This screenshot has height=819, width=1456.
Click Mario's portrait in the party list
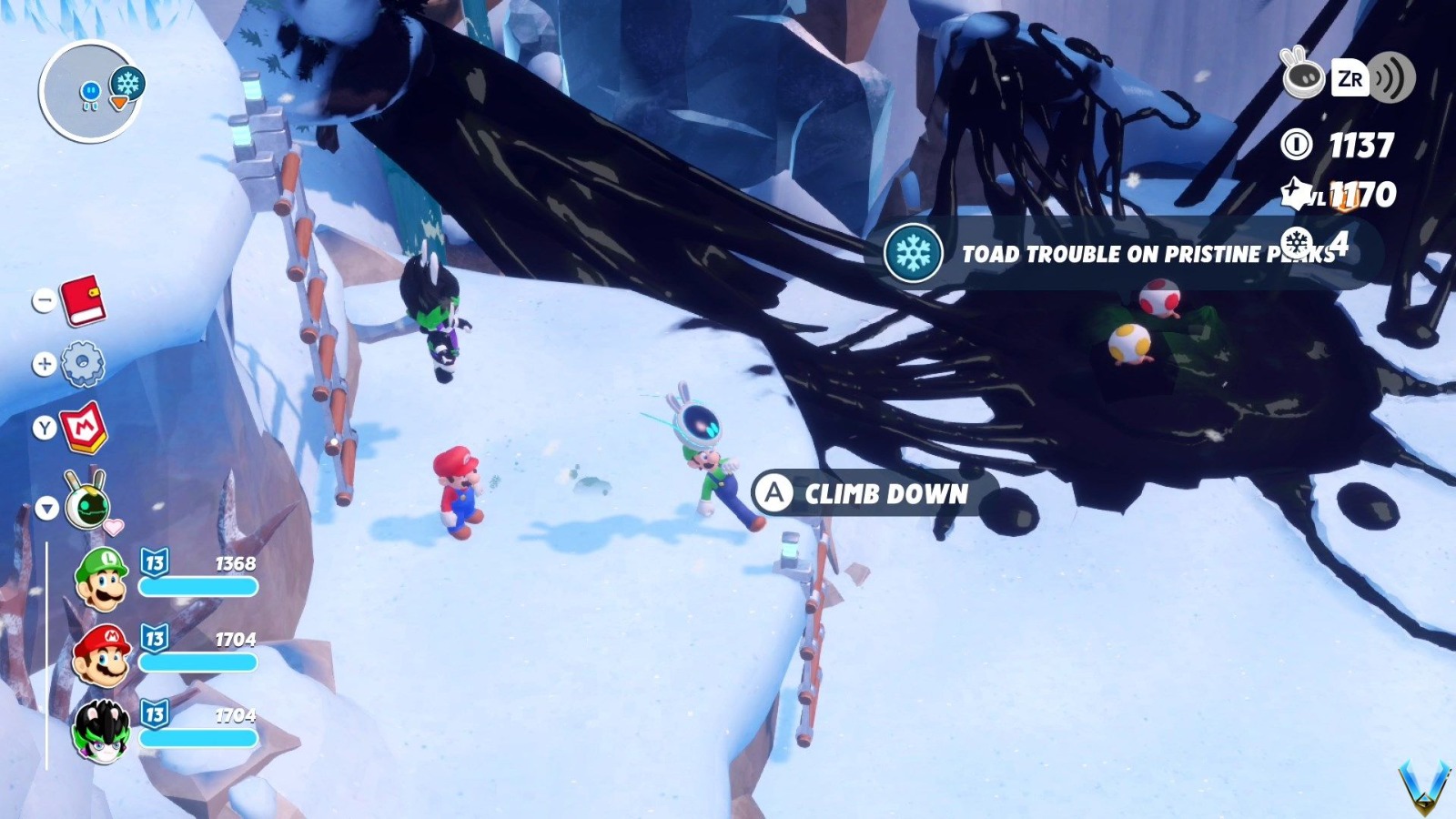click(103, 657)
